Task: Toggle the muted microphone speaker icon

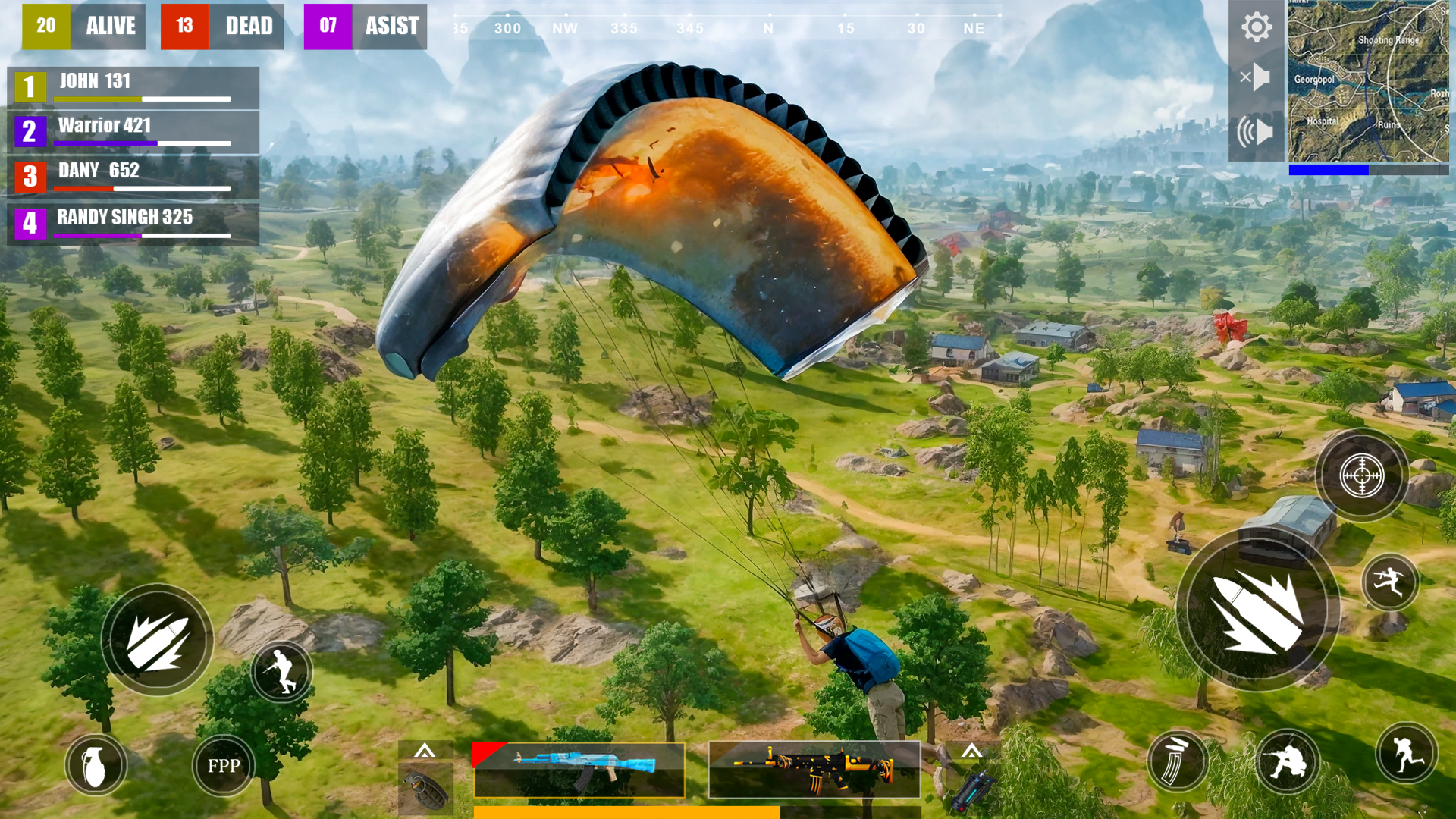Action: pos(1256,77)
